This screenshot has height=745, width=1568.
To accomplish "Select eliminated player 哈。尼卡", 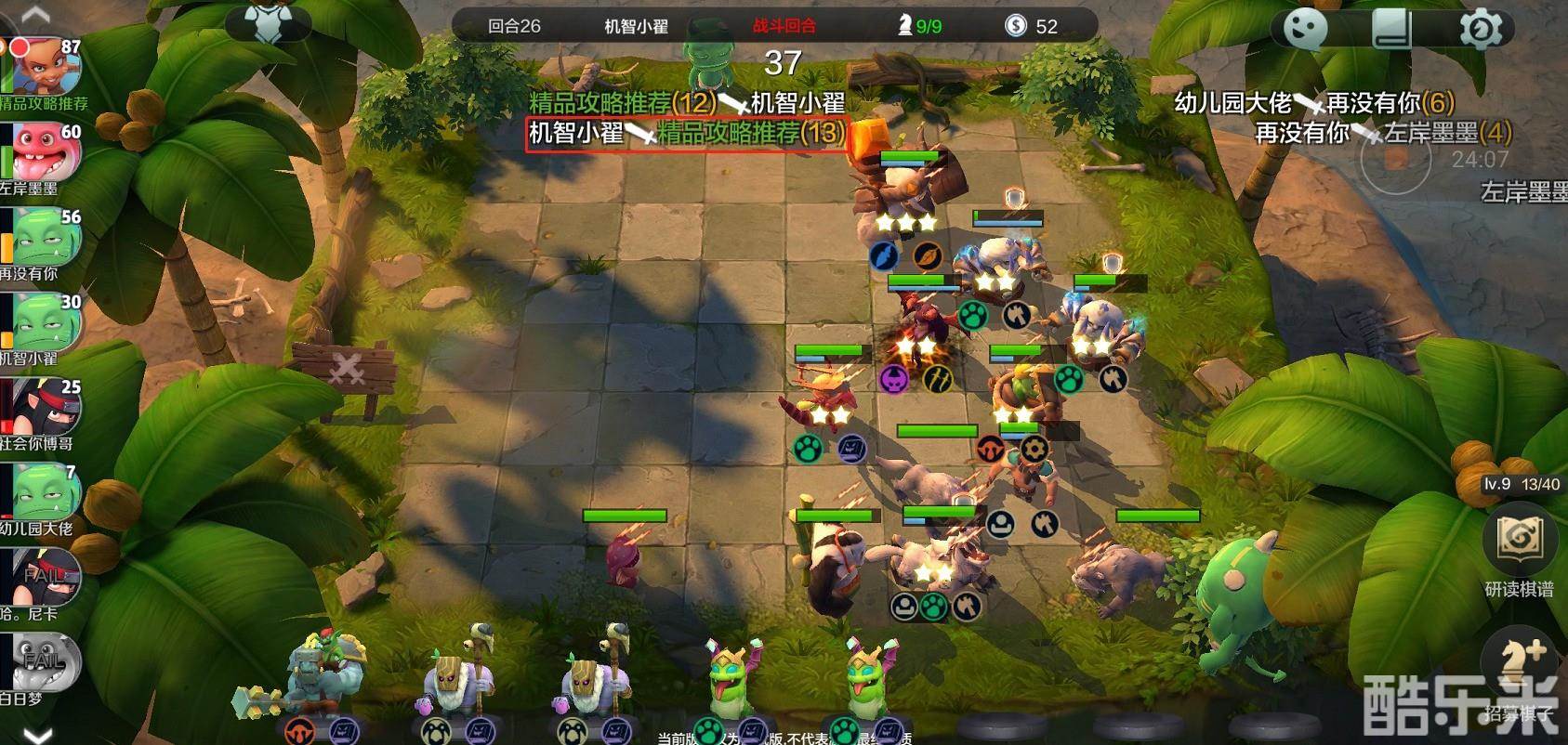I will (x=45, y=581).
